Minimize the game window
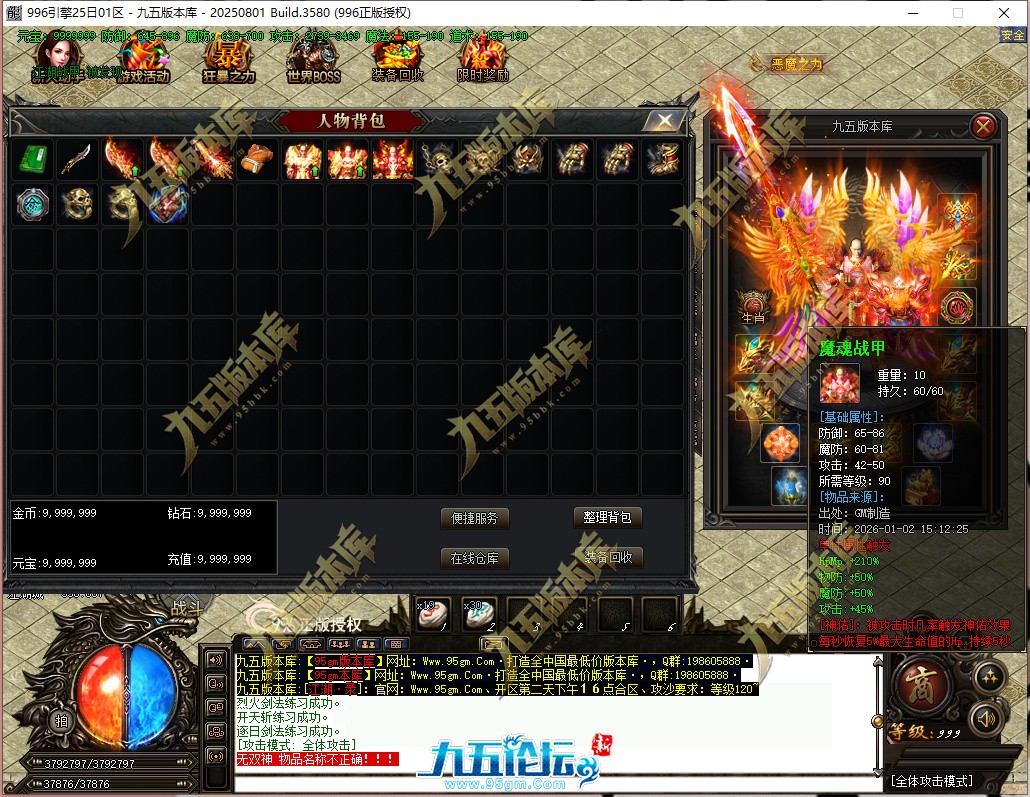1030x797 pixels. 911,13
